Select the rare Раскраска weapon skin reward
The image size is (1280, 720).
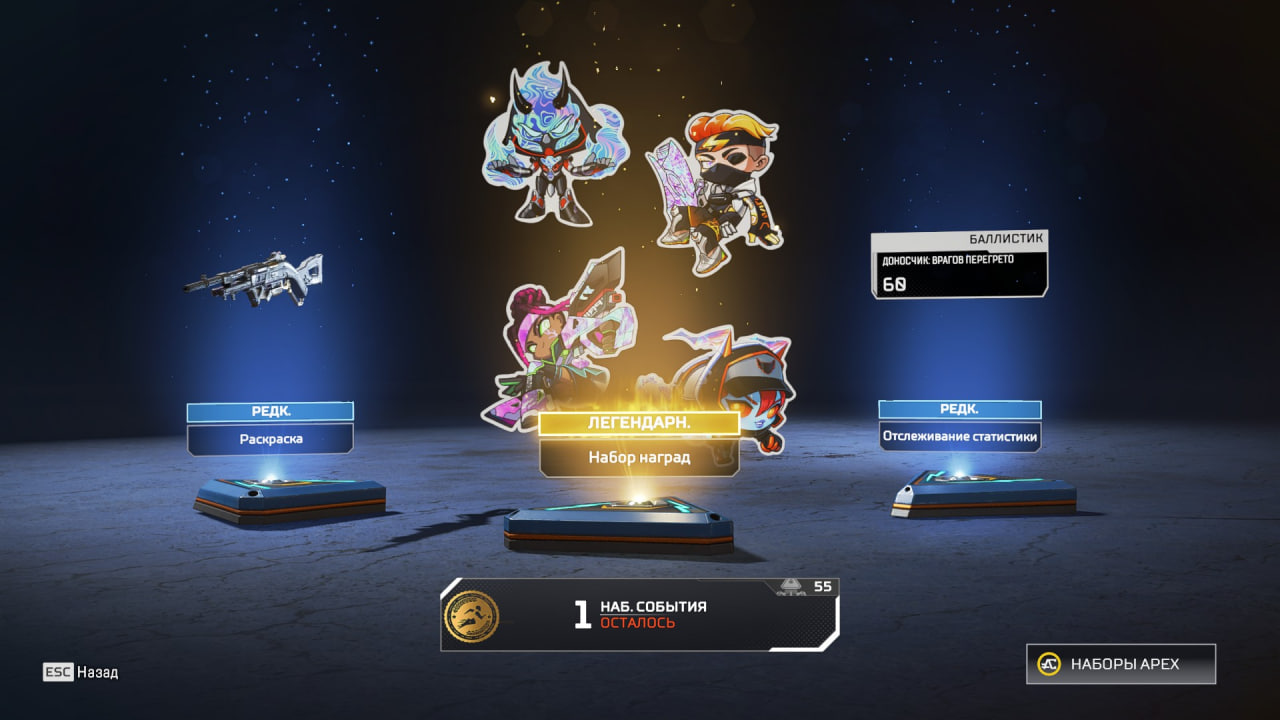coord(270,439)
